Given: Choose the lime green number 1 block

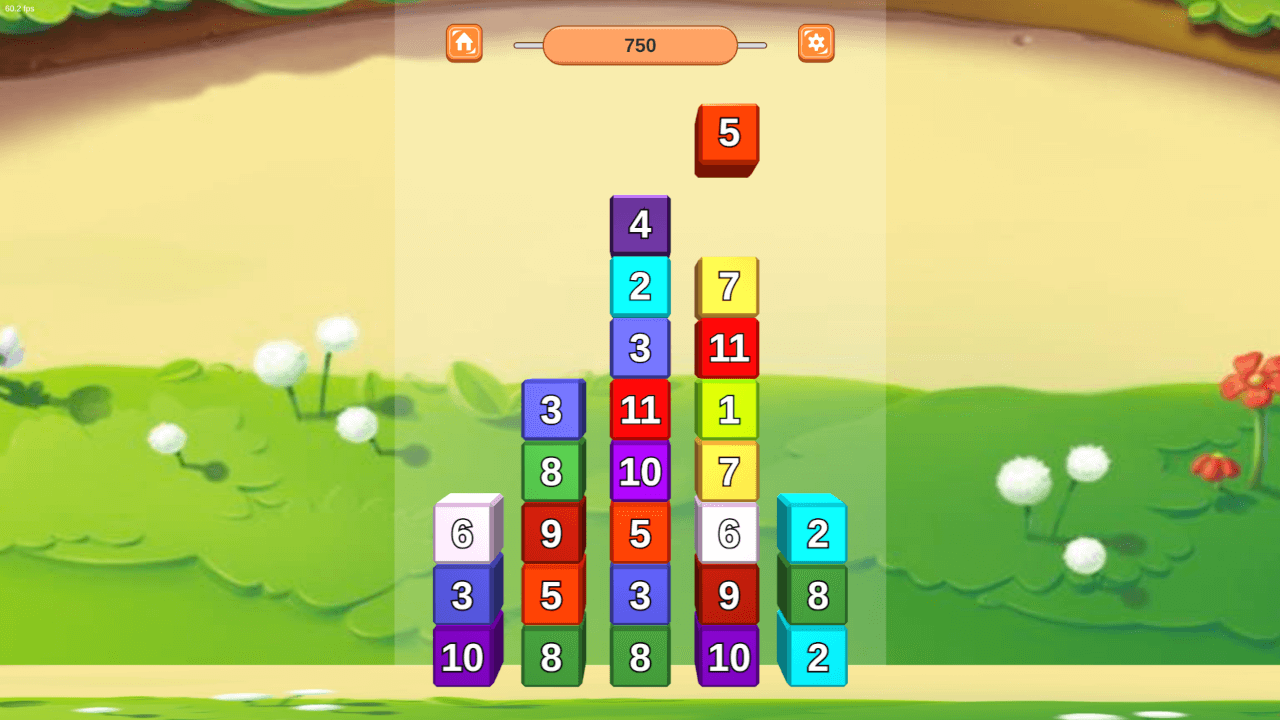Looking at the screenshot, I should [728, 410].
